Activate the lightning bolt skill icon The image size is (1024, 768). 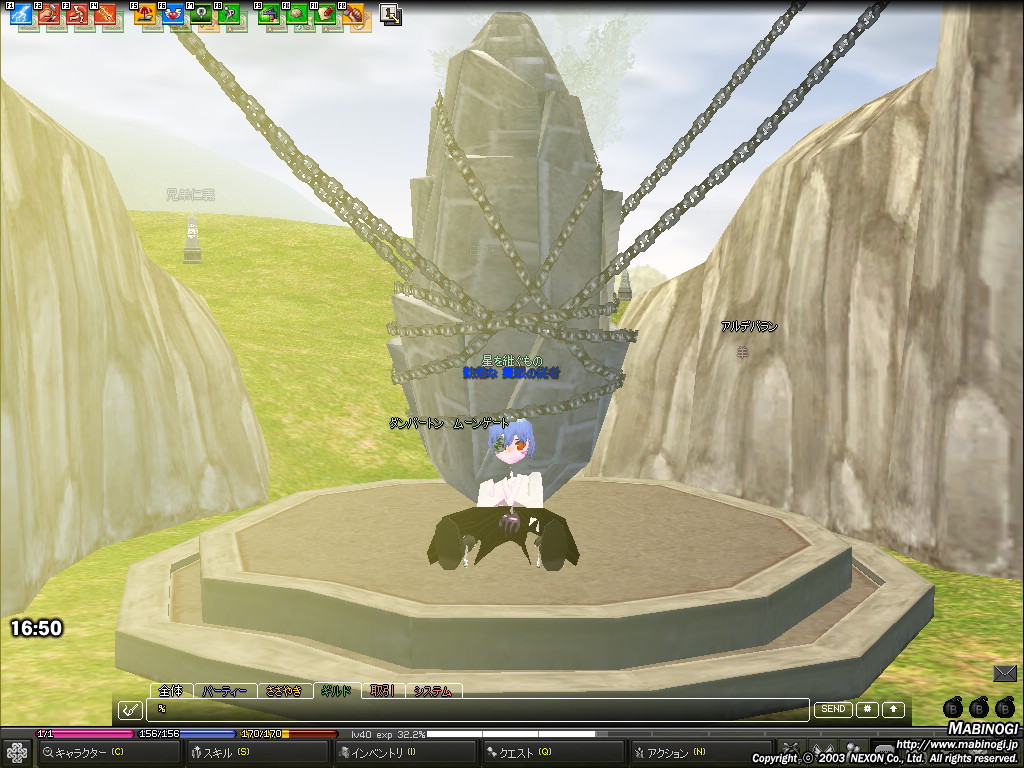pyautogui.click(x=20, y=14)
